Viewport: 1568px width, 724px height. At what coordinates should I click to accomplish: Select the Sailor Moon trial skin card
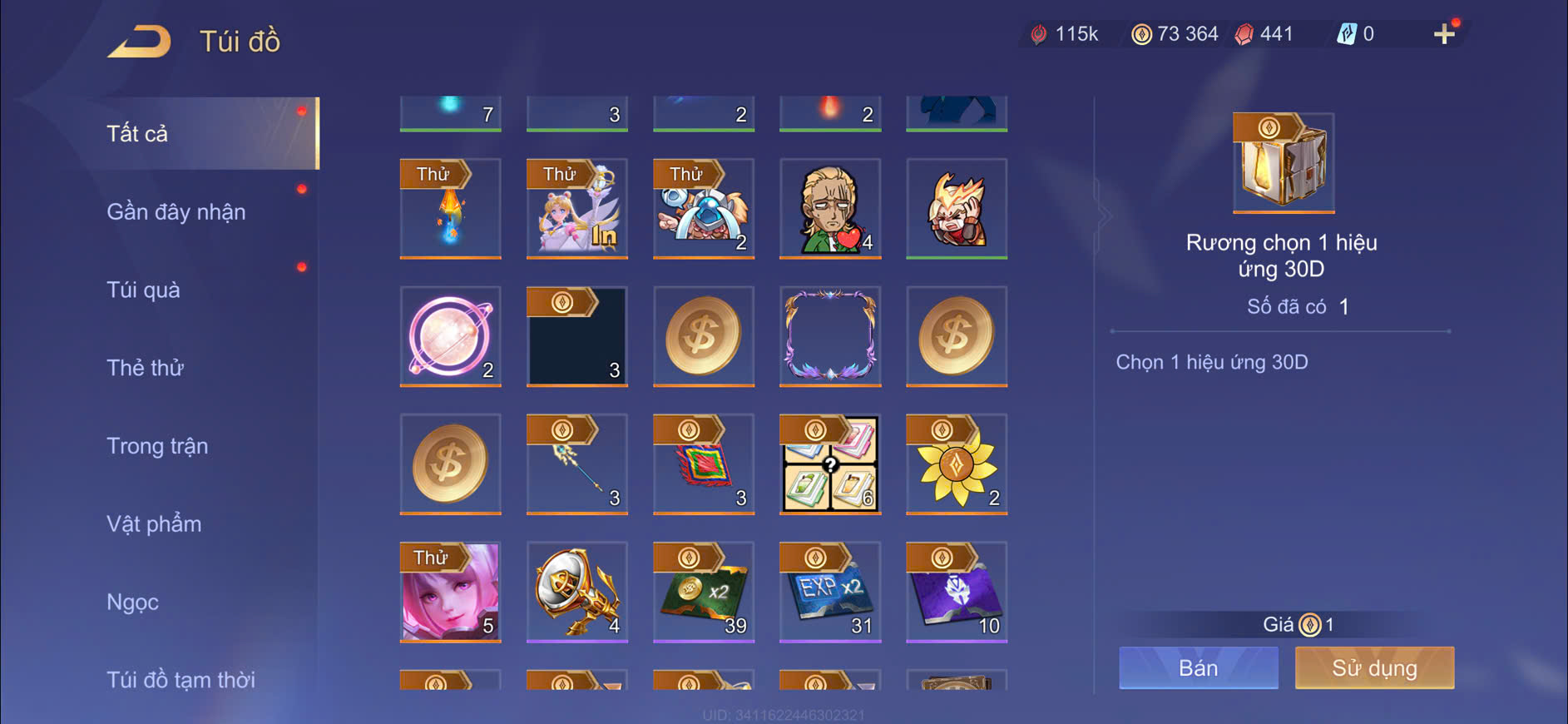pyautogui.click(x=577, y=208)
